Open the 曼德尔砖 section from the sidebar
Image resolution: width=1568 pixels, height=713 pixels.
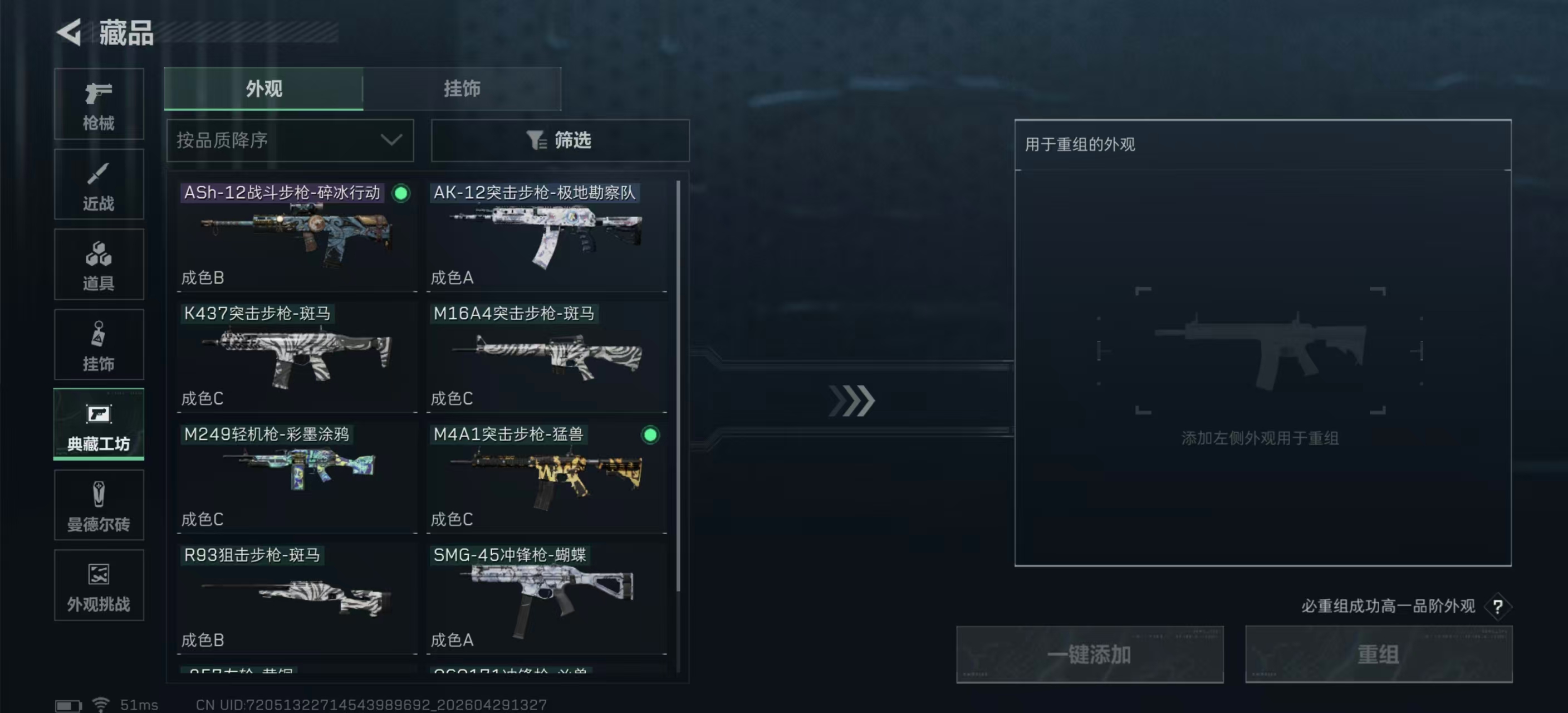(x=99, y=505)
